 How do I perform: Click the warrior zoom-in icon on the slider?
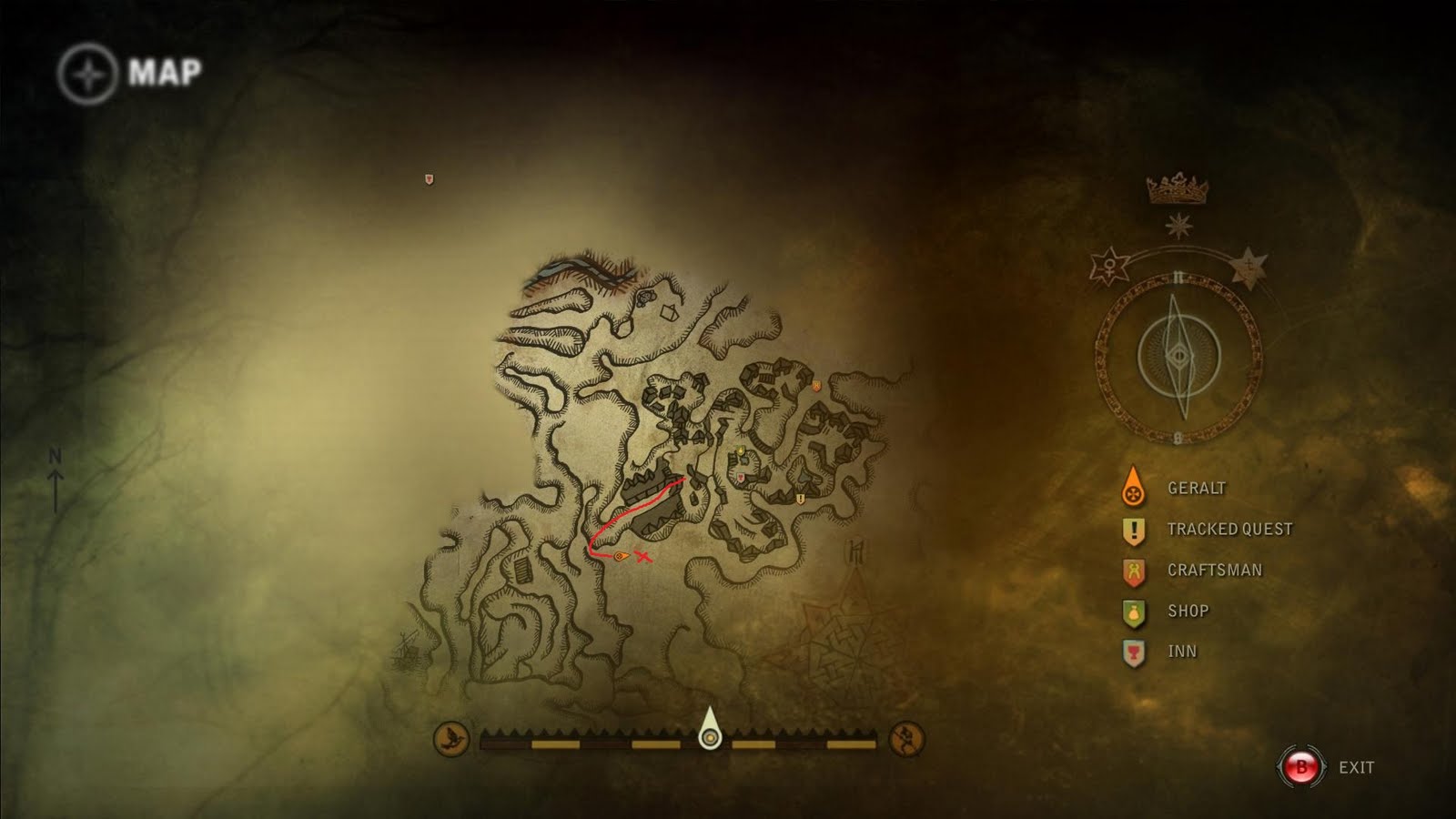click(x=906, y=737)
